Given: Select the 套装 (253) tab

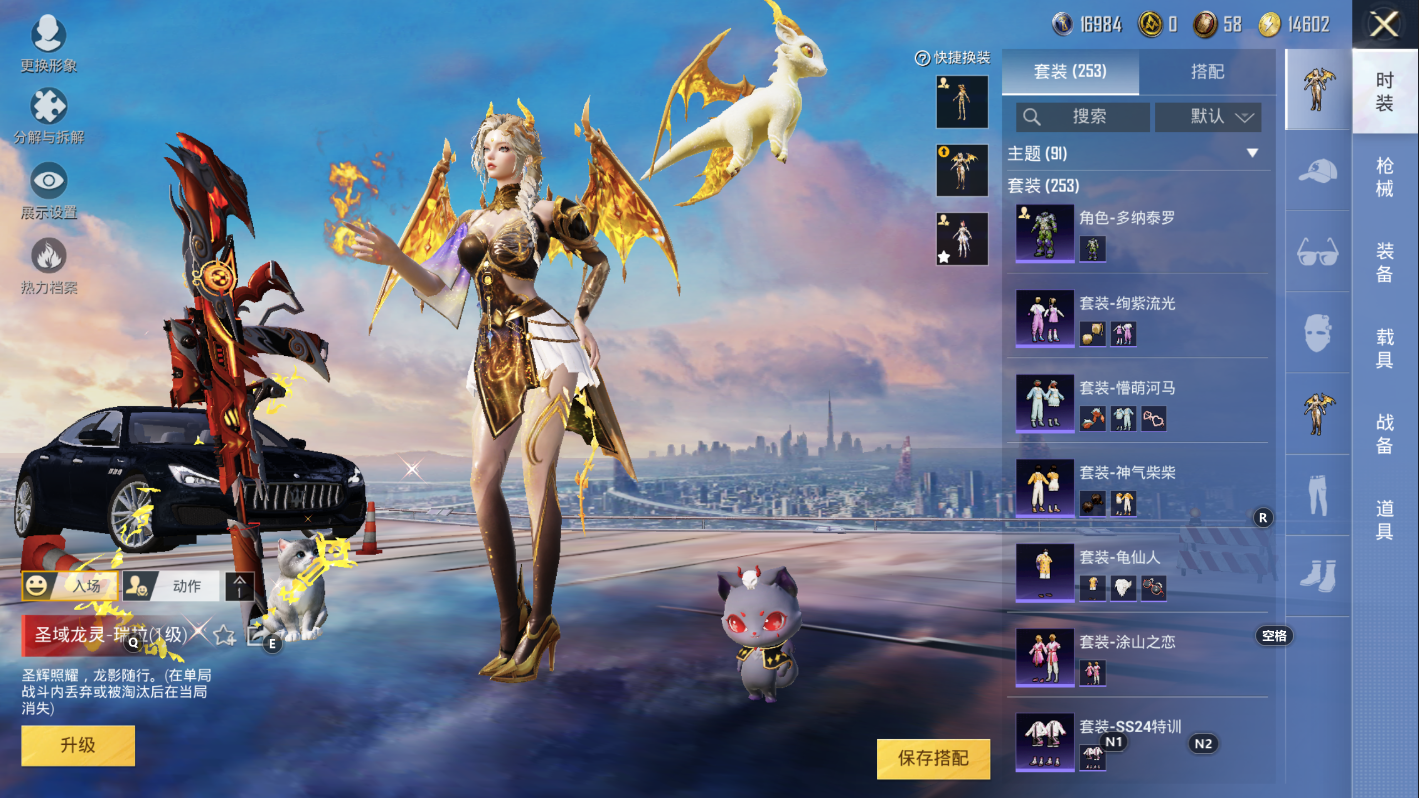Looking at the screenshot, I should point(1070,72).
